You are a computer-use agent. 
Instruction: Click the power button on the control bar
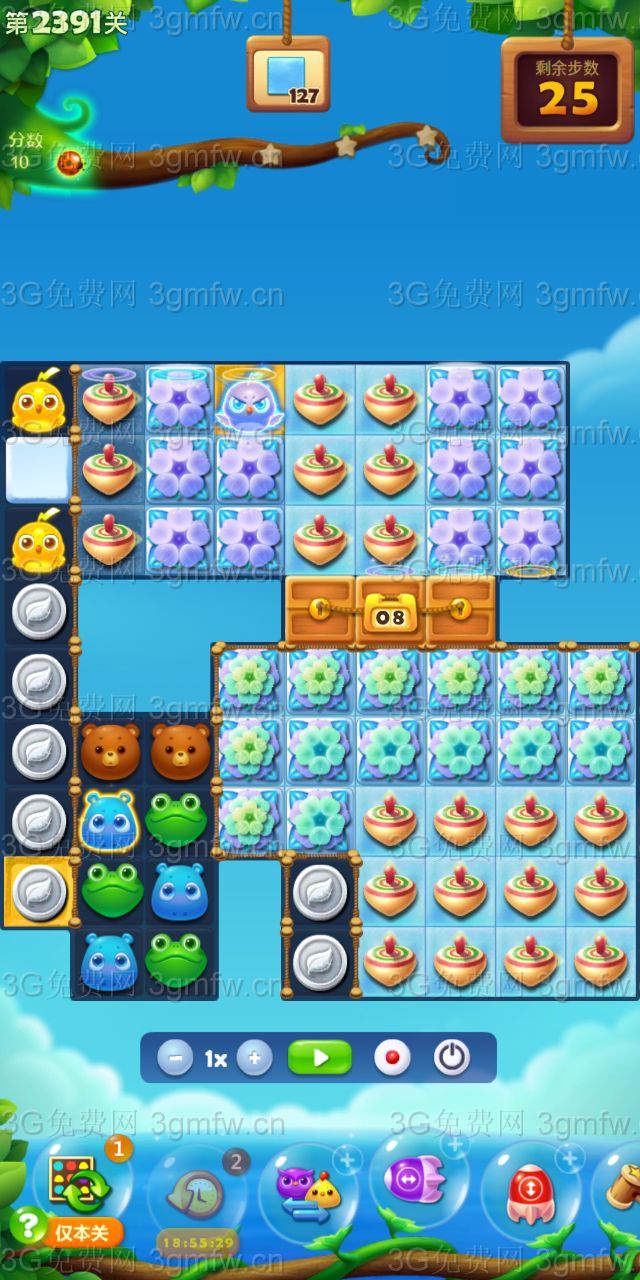pos(451,1058)
